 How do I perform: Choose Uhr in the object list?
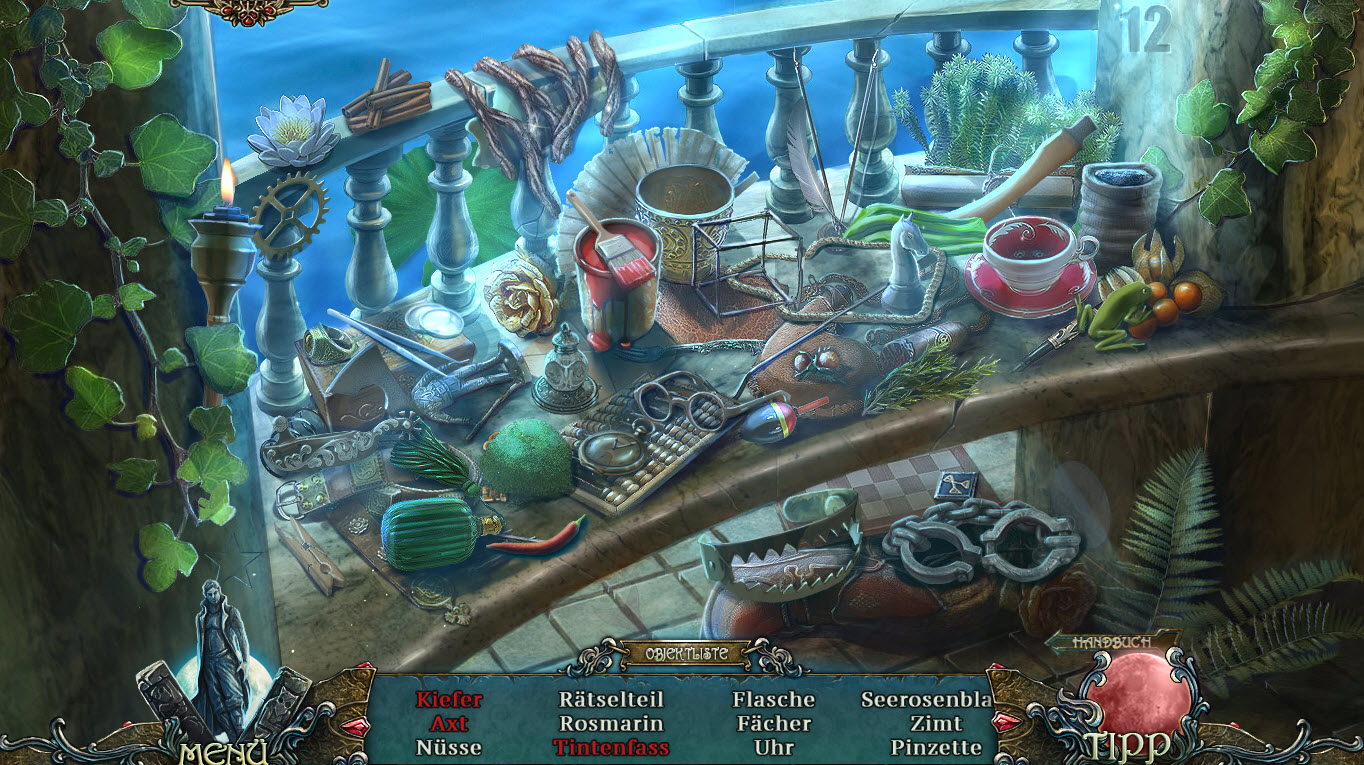click(x=773, y=747)
